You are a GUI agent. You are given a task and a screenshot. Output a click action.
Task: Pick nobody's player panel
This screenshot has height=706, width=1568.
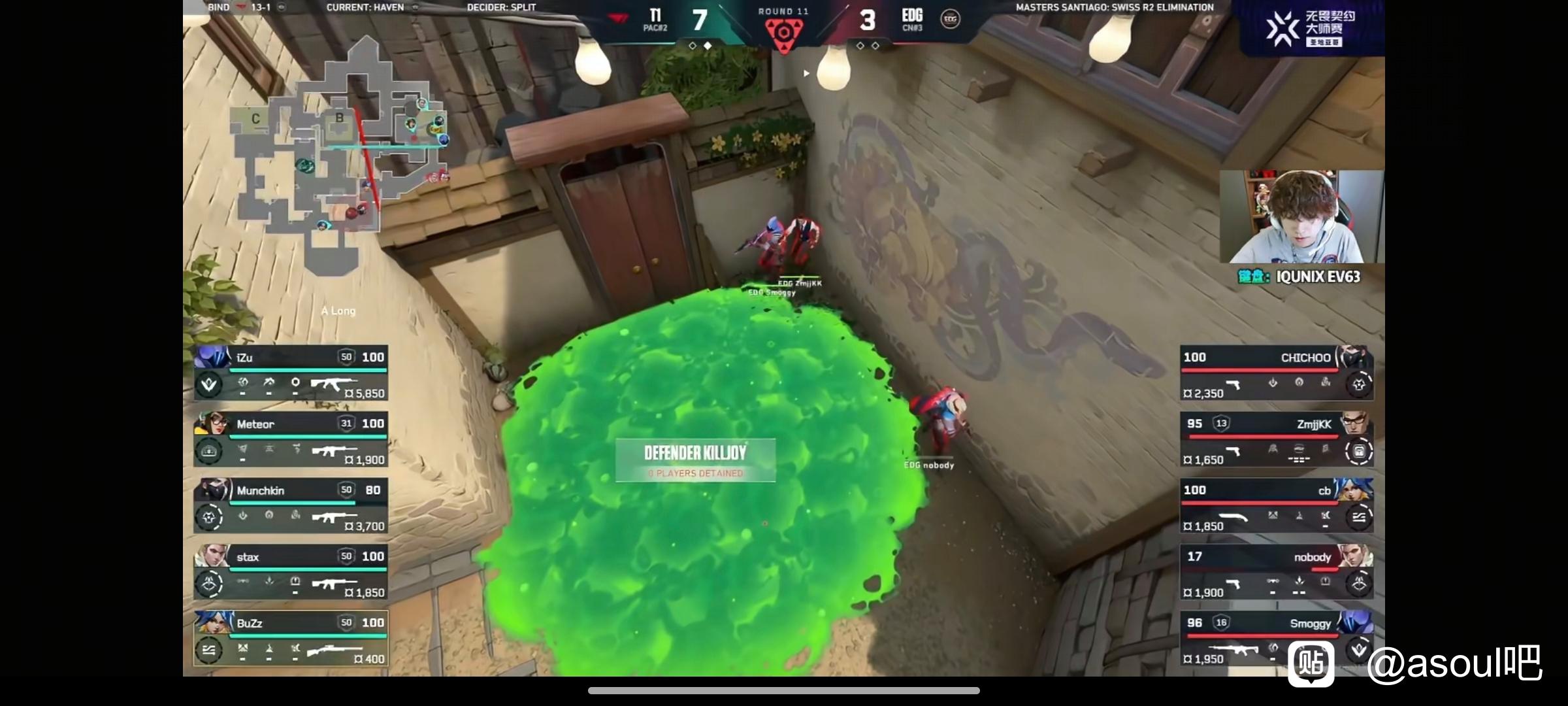[1276, 572]
